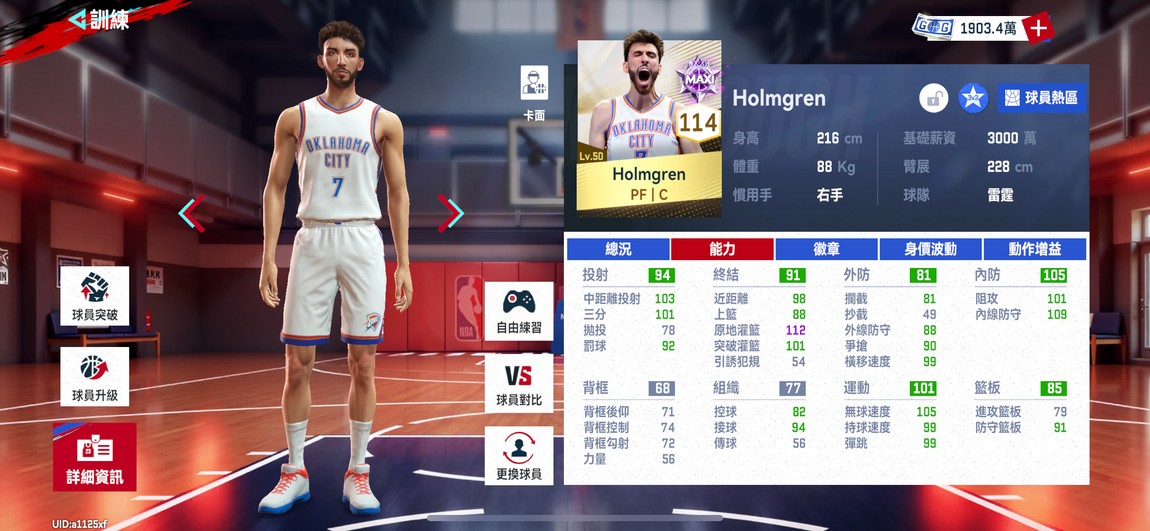
Task: Choose 更換球員 to change player
Action: 519,456
